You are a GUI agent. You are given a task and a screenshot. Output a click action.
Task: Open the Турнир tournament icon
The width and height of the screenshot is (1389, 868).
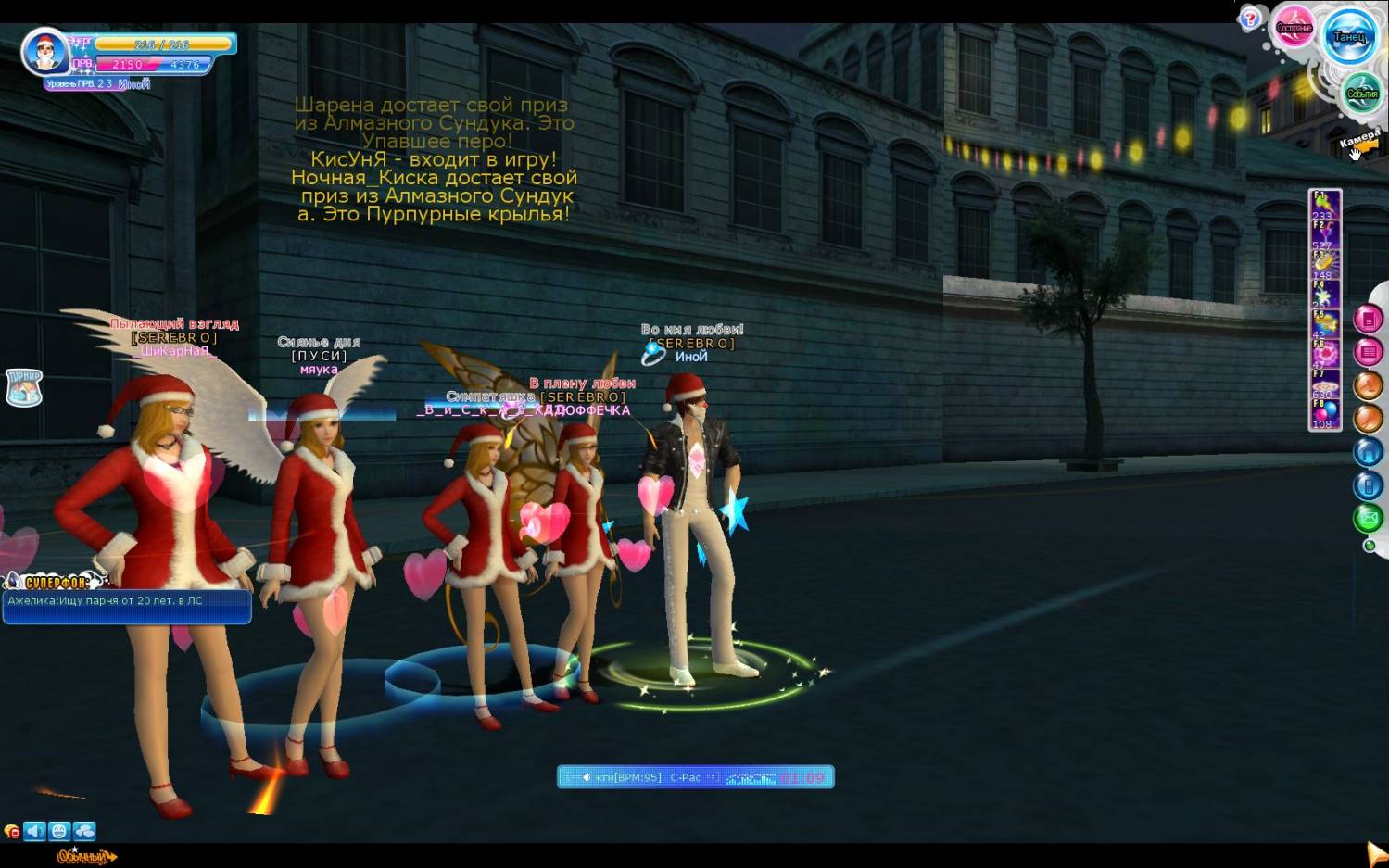24,387
